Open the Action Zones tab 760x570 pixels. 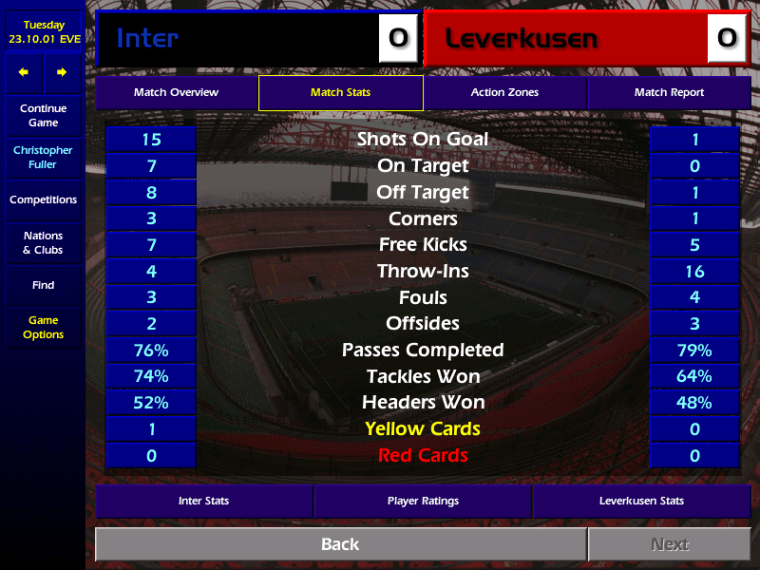point(504,93)
